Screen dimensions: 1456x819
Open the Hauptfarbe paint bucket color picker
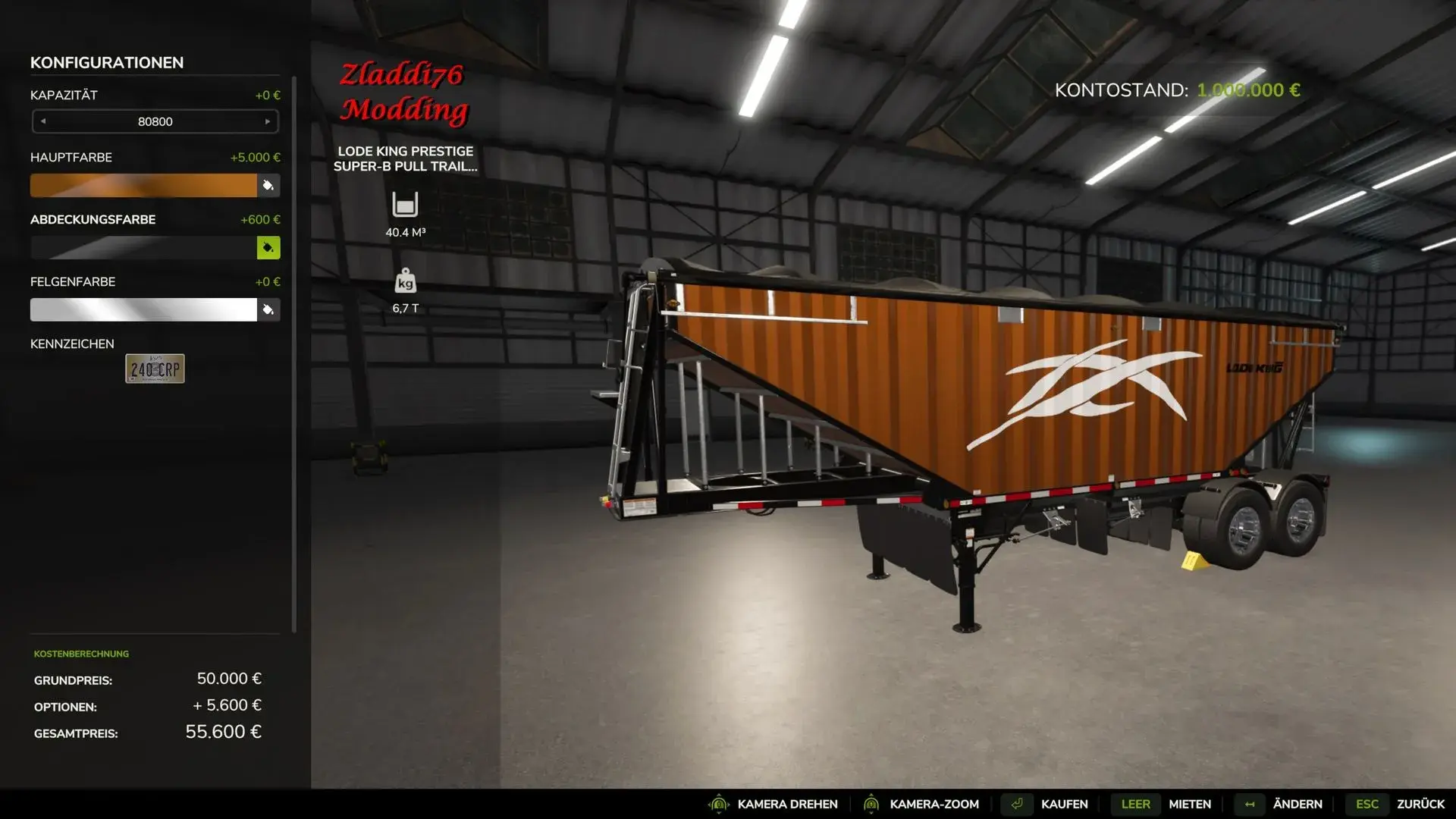pyautogui.click(x=269, y=185)
